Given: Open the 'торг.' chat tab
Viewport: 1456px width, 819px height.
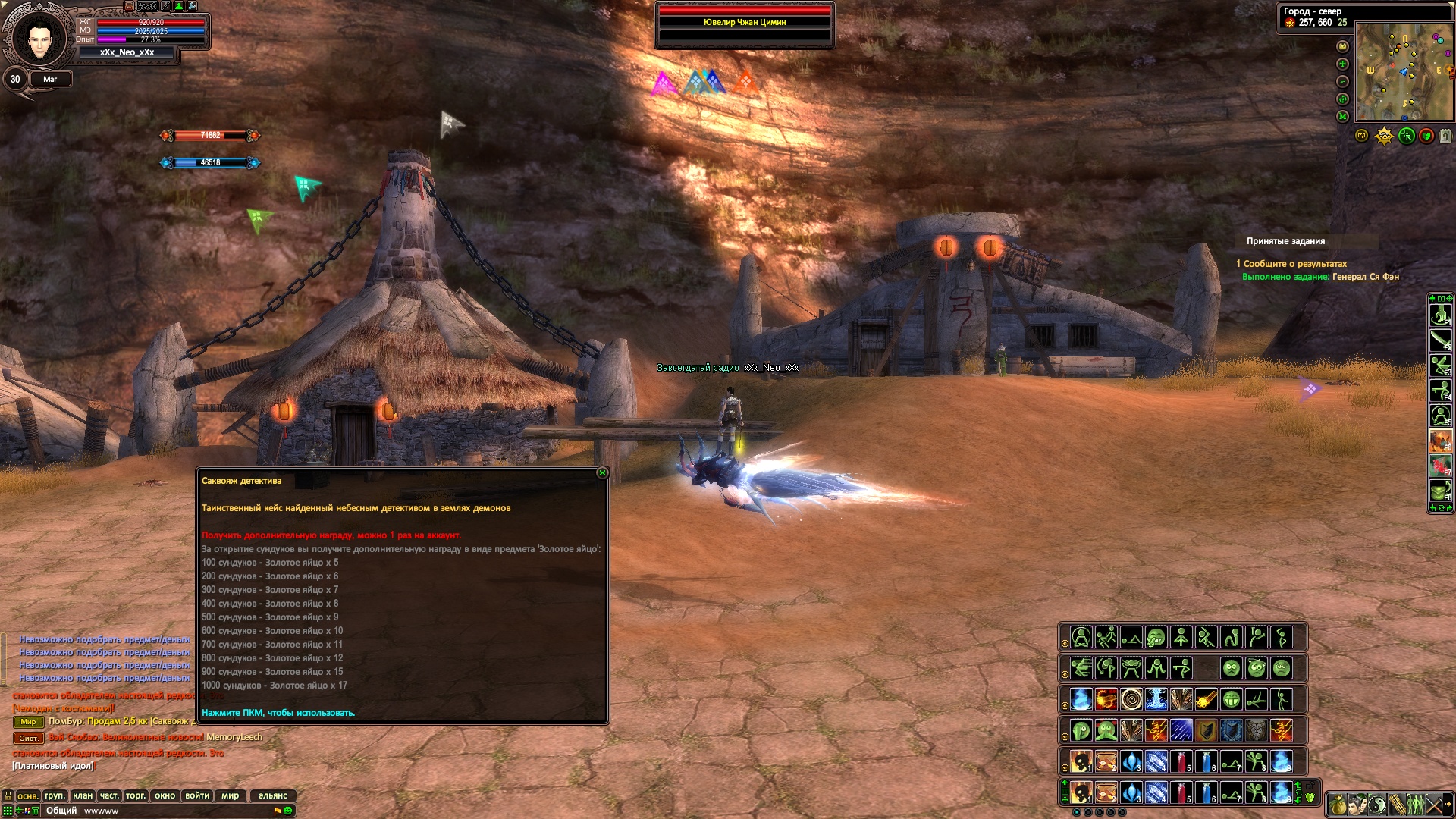Looking at the screenshot, I should (x=136, y=795).
